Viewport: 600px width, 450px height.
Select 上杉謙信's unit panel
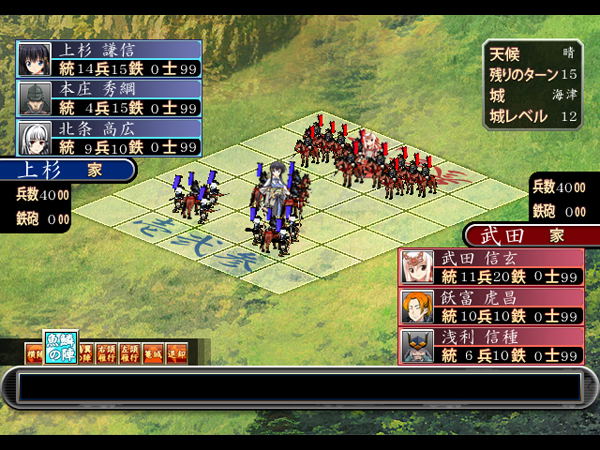pyautogui.click(x=108, y=58)
